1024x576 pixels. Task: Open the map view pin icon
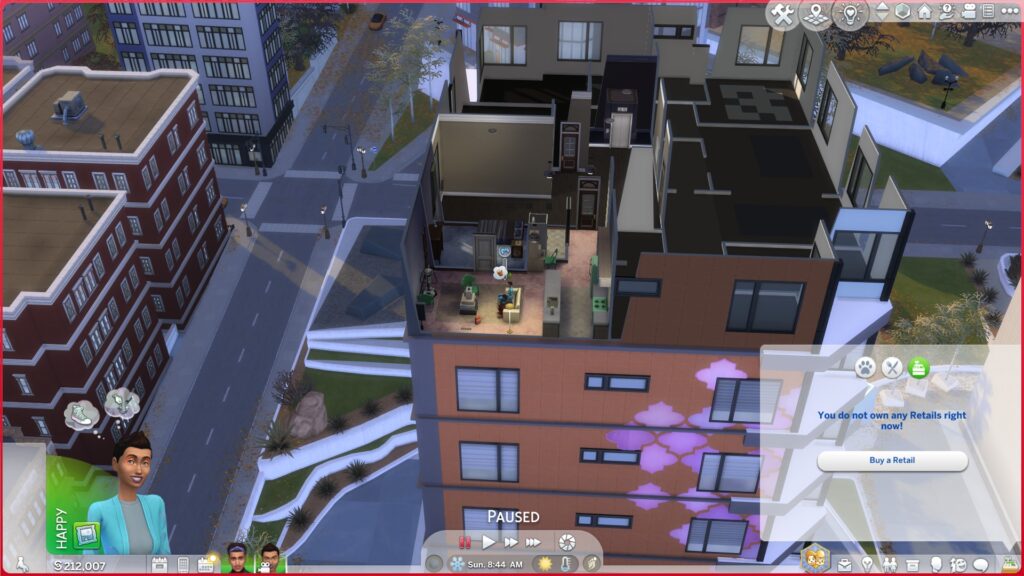point(816,15)
